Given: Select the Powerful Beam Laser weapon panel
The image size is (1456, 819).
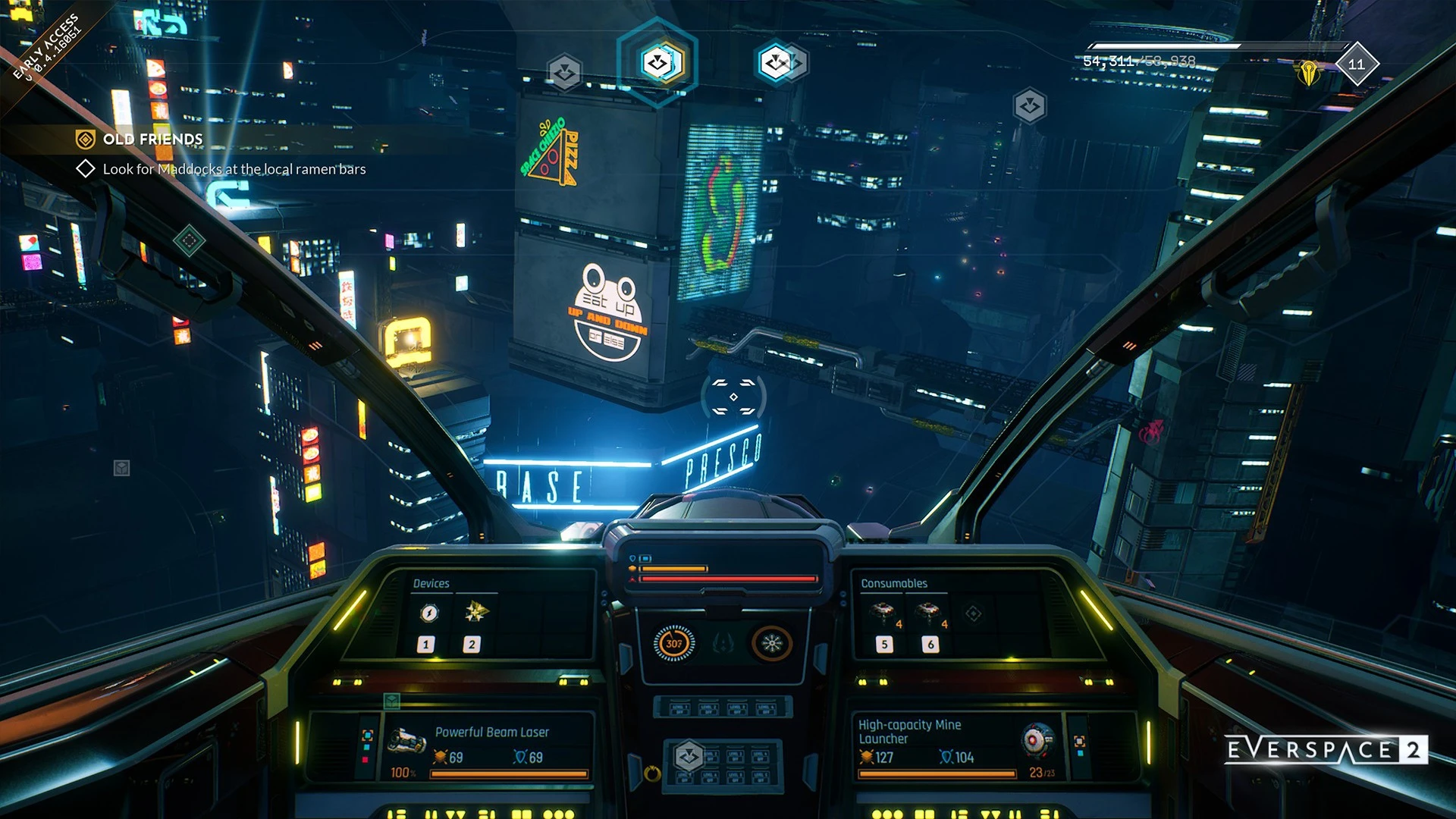Looking at the screenshot, I should click(491, 745).
